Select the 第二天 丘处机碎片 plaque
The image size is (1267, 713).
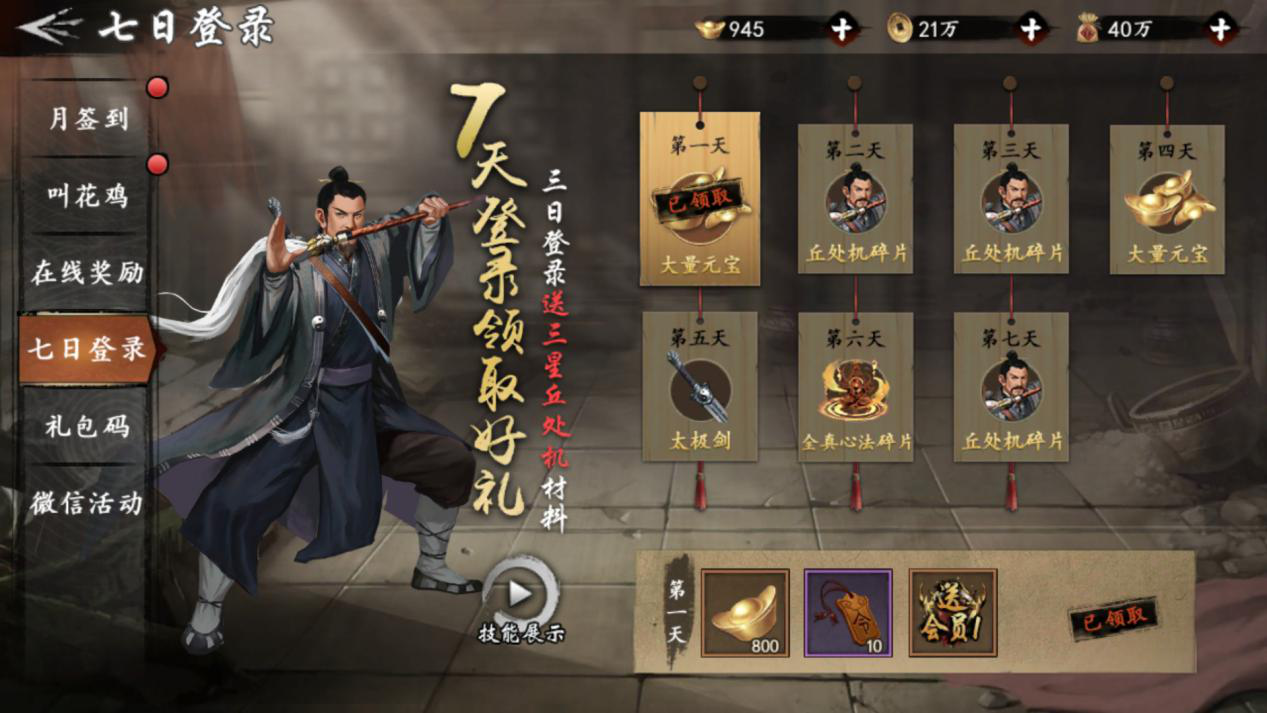[x=855, y=199]
